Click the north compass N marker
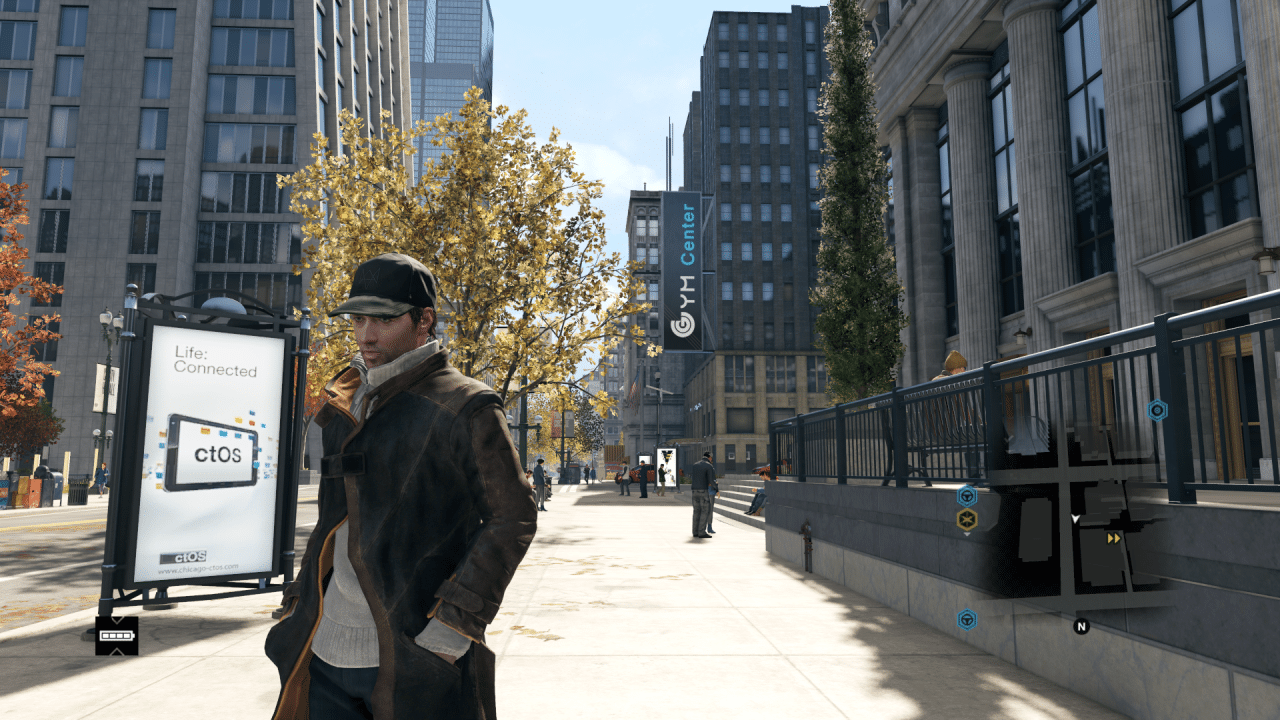1280x720 pixels. (1081, 627)
